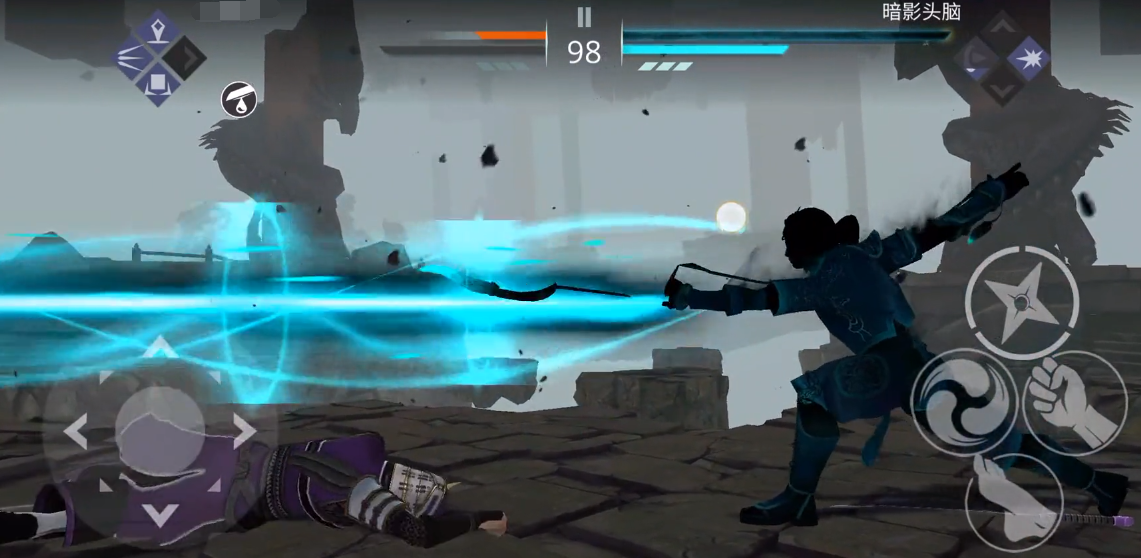Select the bottom diamond in the player's ability cluster
Viewport: 1141px width, 558px height.
coord(158,86)
